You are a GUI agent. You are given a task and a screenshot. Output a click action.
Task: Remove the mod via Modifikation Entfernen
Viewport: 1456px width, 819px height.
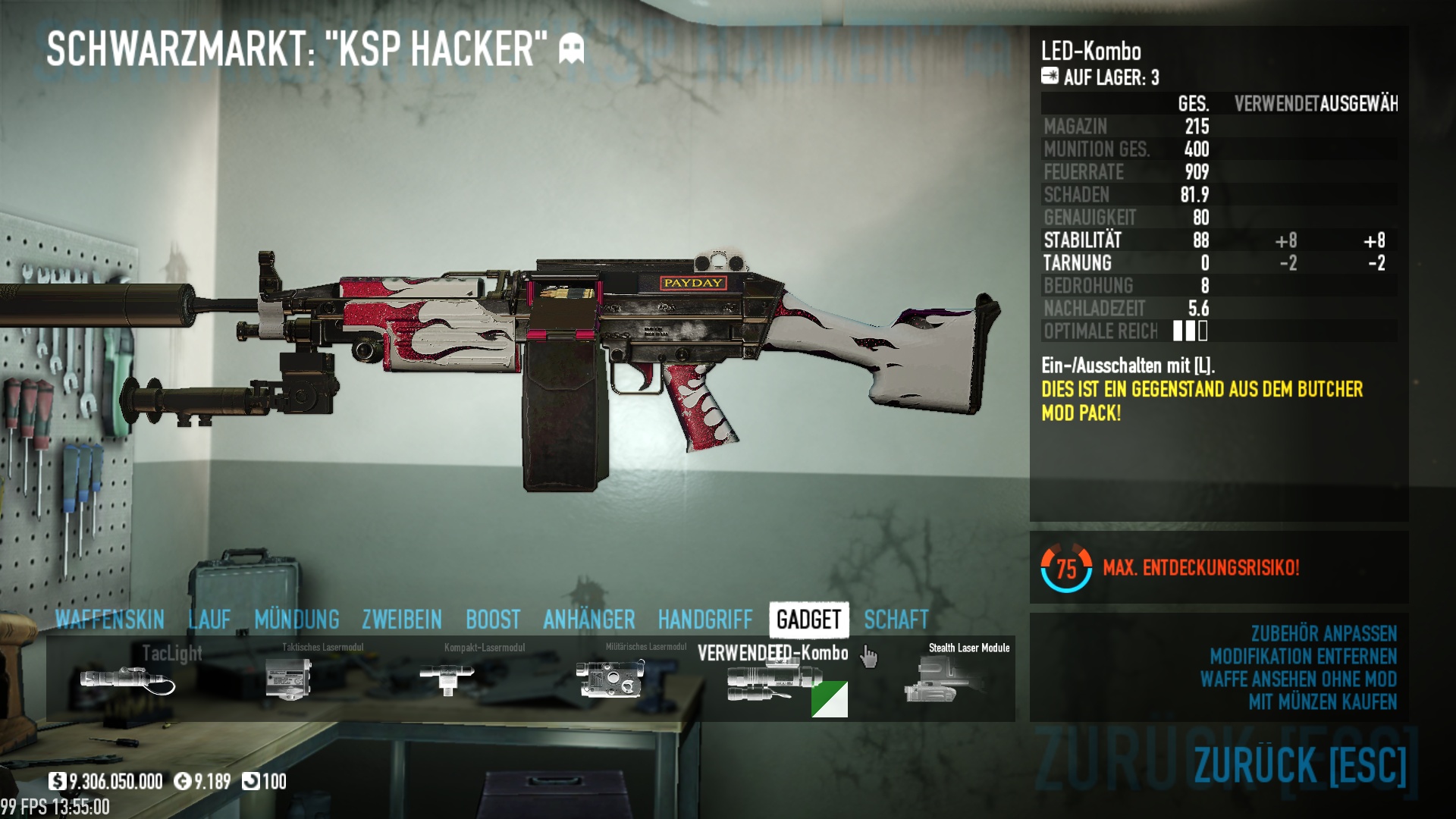pos(1303,657)
